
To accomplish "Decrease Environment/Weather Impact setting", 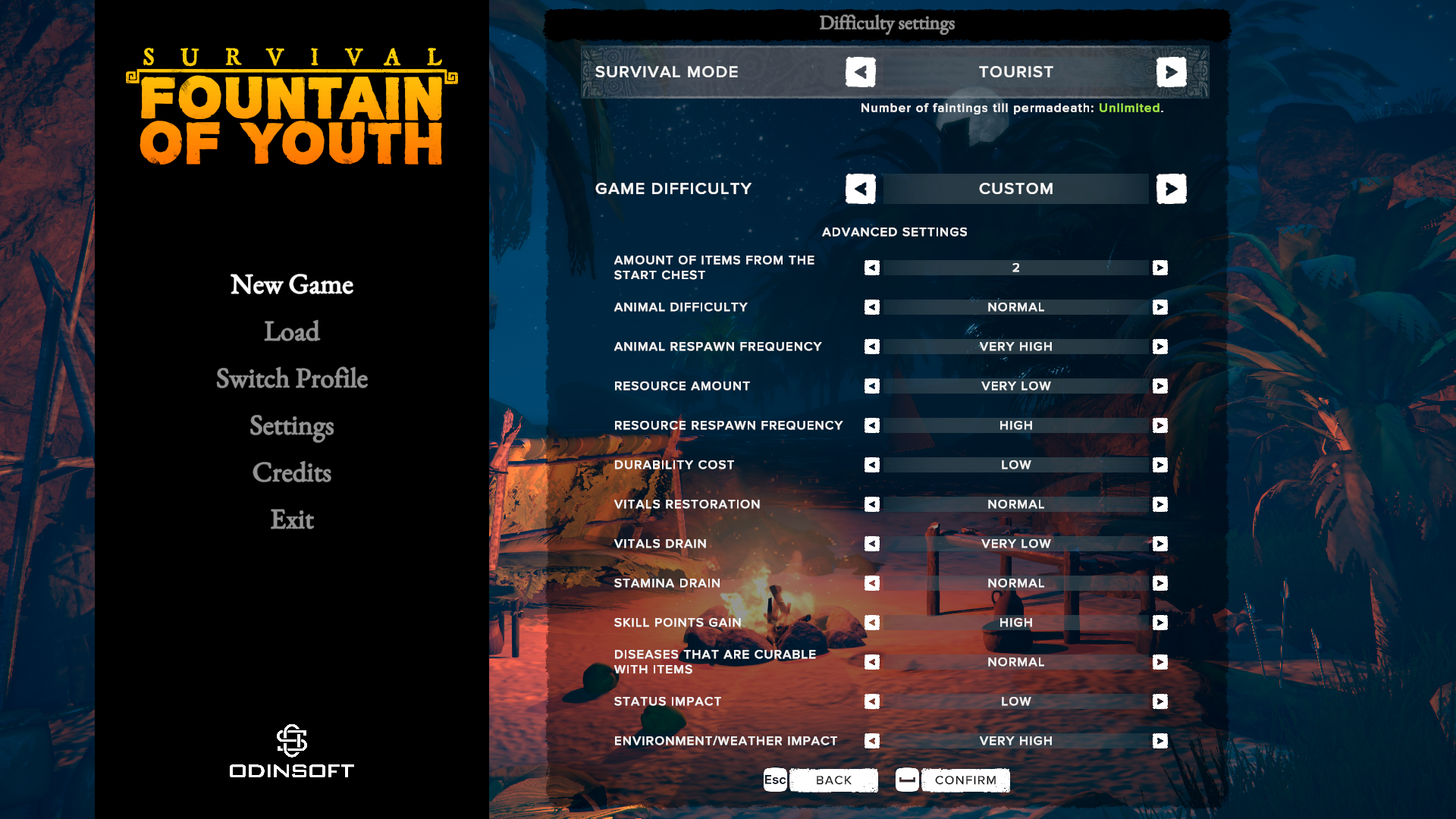I will pos(871,740).
